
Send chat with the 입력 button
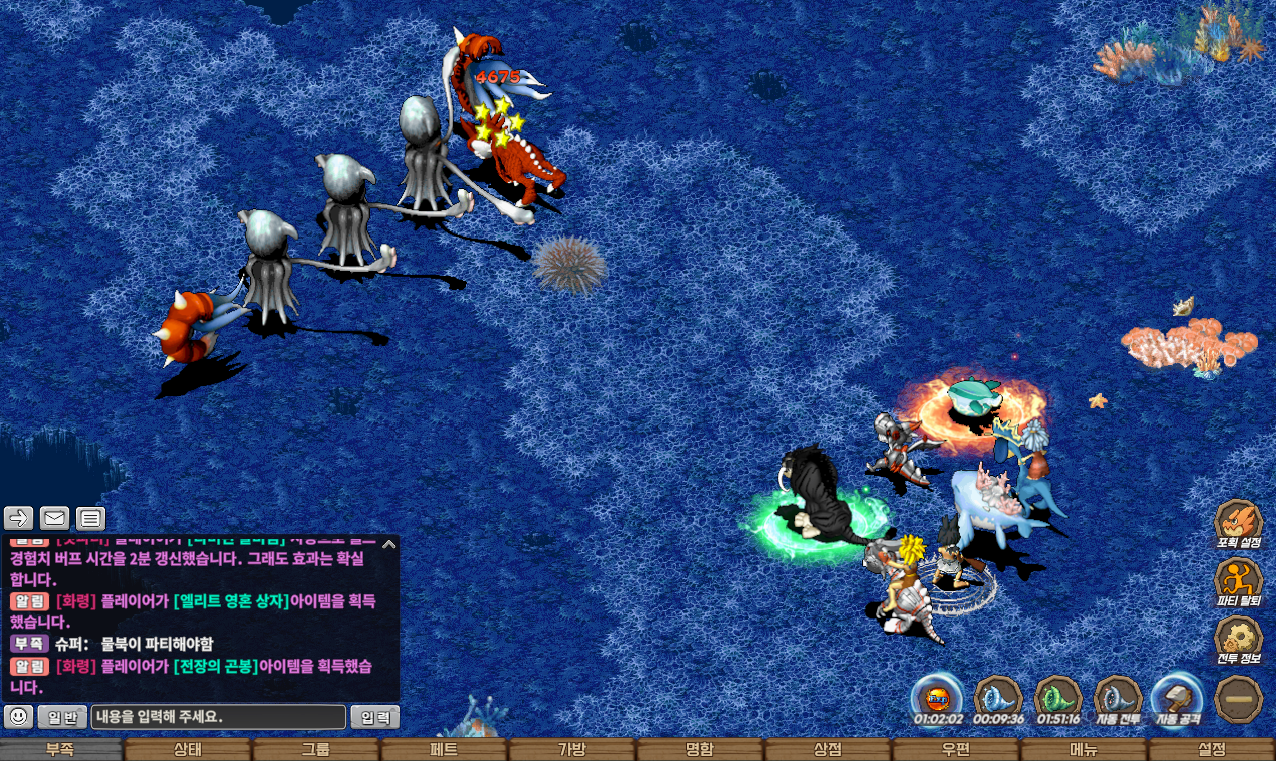point(375,717)
